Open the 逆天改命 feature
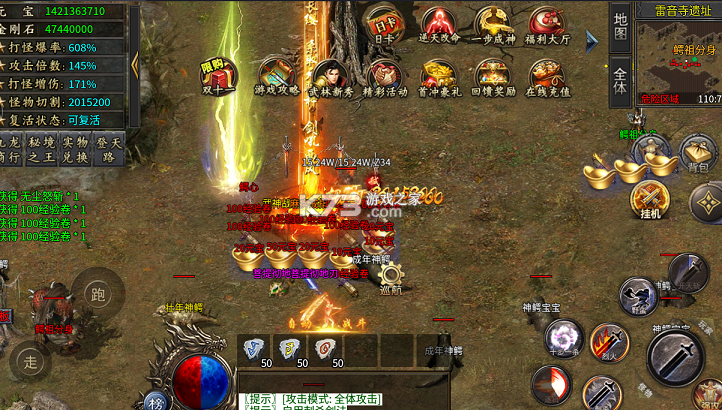 coord(439,24)
